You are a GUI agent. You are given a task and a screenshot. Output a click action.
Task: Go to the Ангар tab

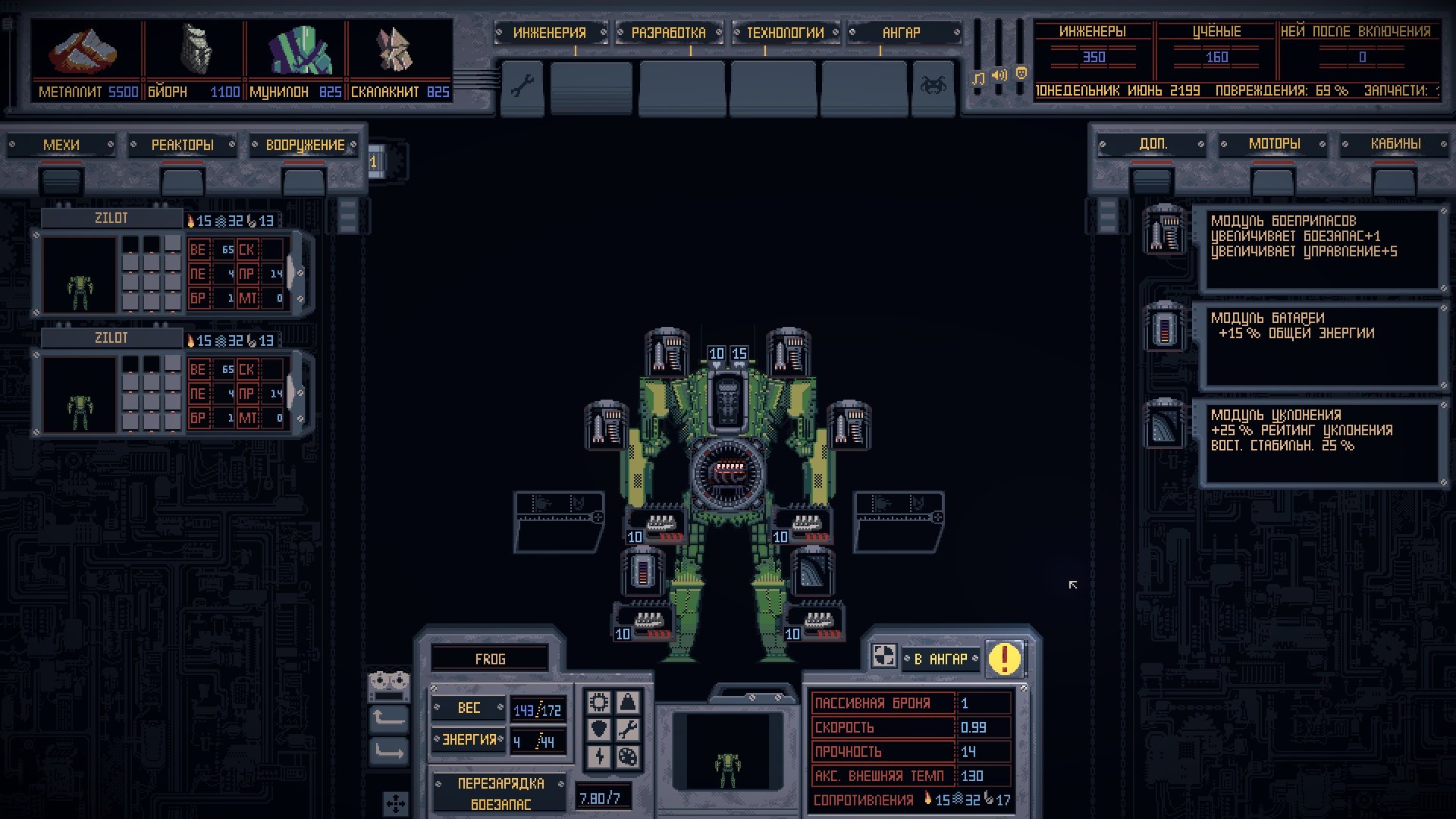pyautogui.click(x=902, y=33)
